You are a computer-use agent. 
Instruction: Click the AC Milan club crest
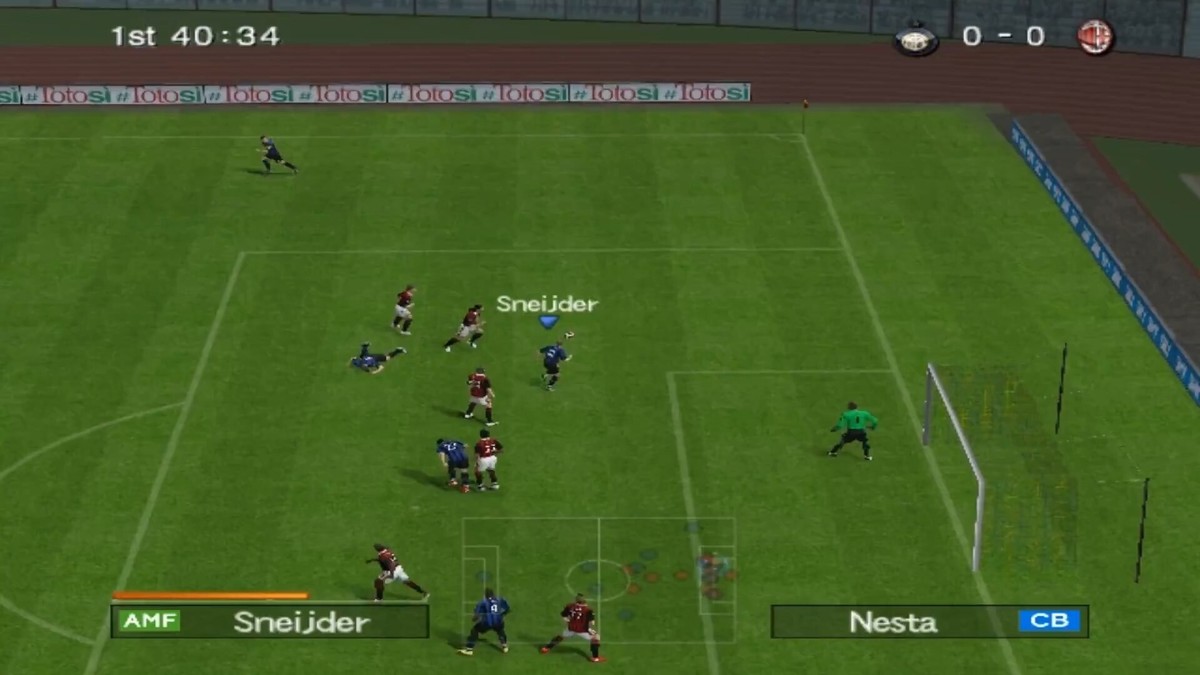point(1095,38)
